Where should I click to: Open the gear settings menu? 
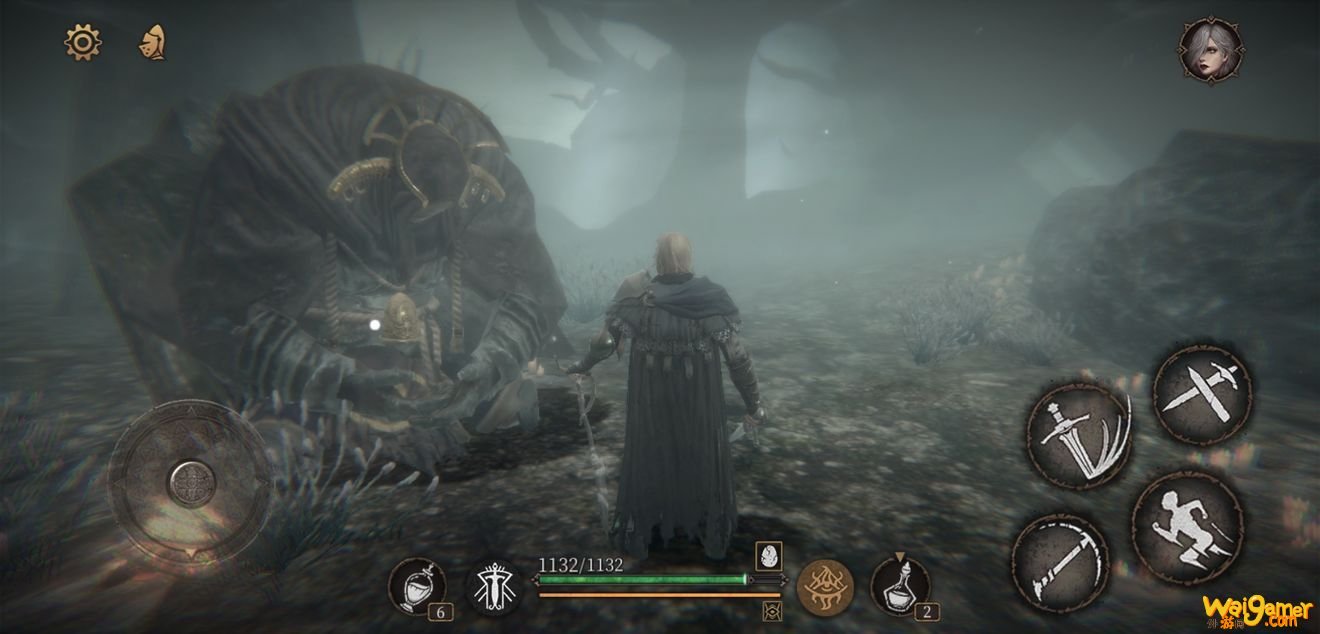coord(83,42)
